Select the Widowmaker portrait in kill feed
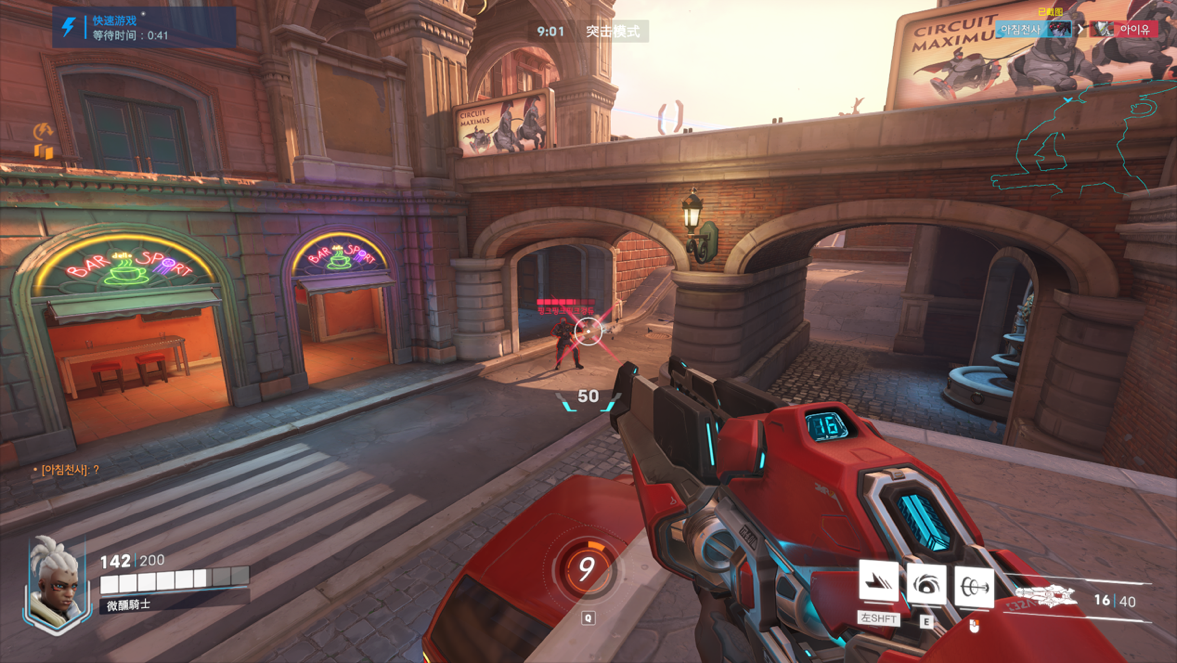This screenshot has width=1177, height=663. coord(1059,29)
